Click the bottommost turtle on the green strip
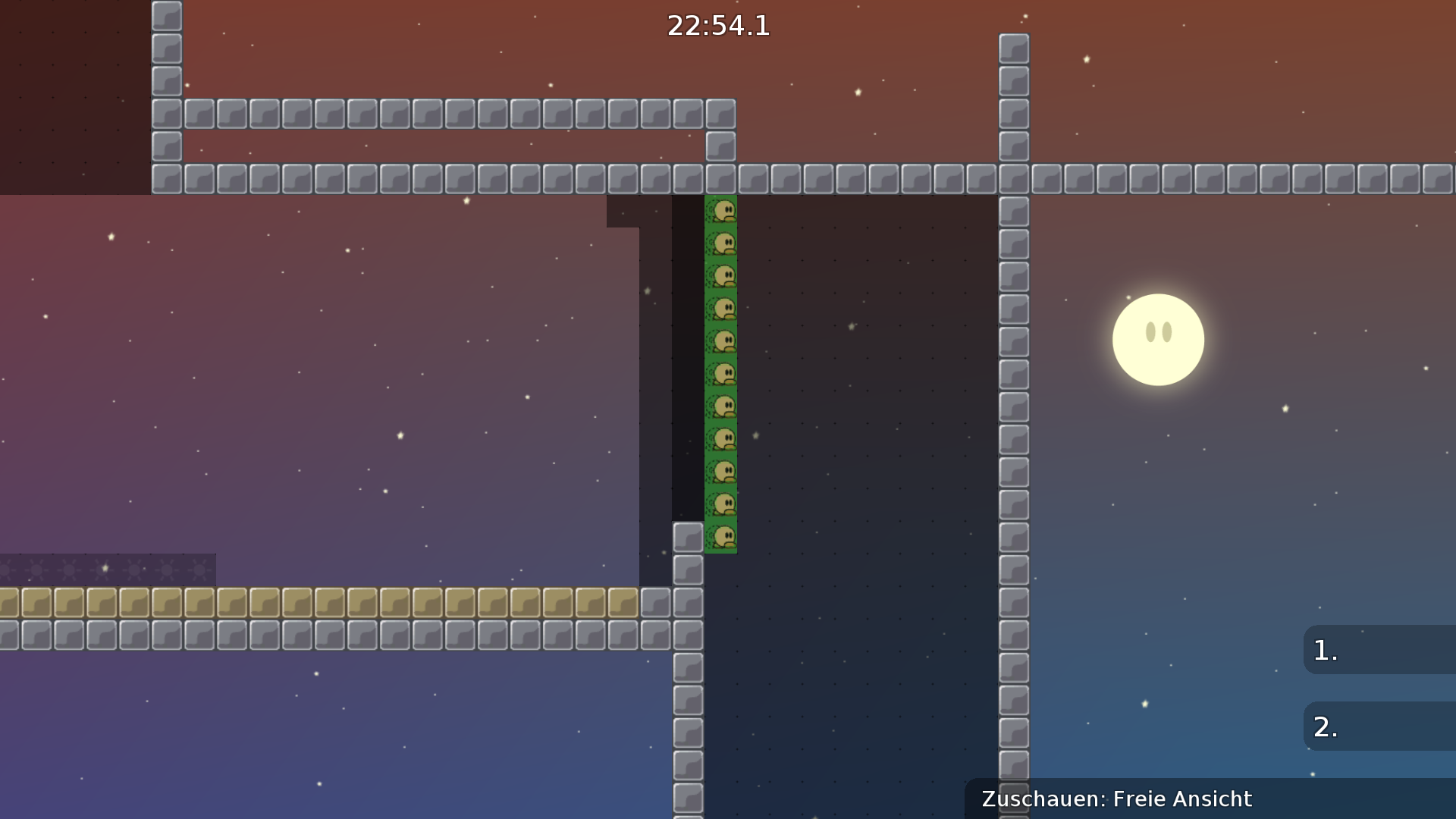 pos(723,536)
